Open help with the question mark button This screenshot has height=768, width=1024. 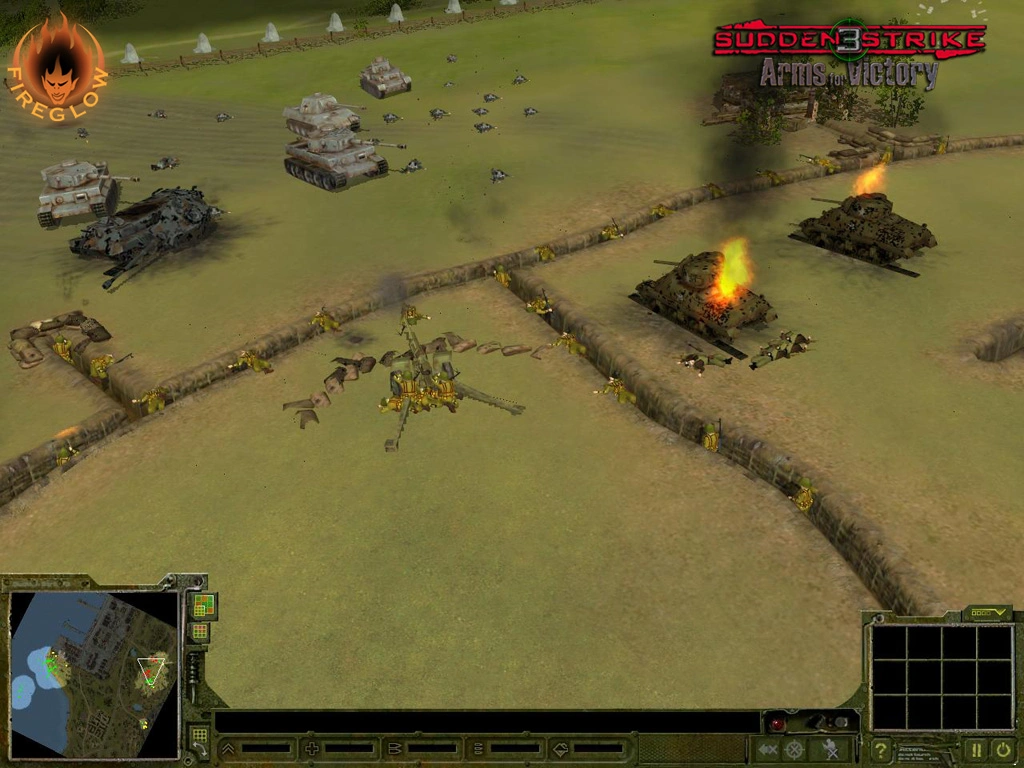(x=881, y=749)
